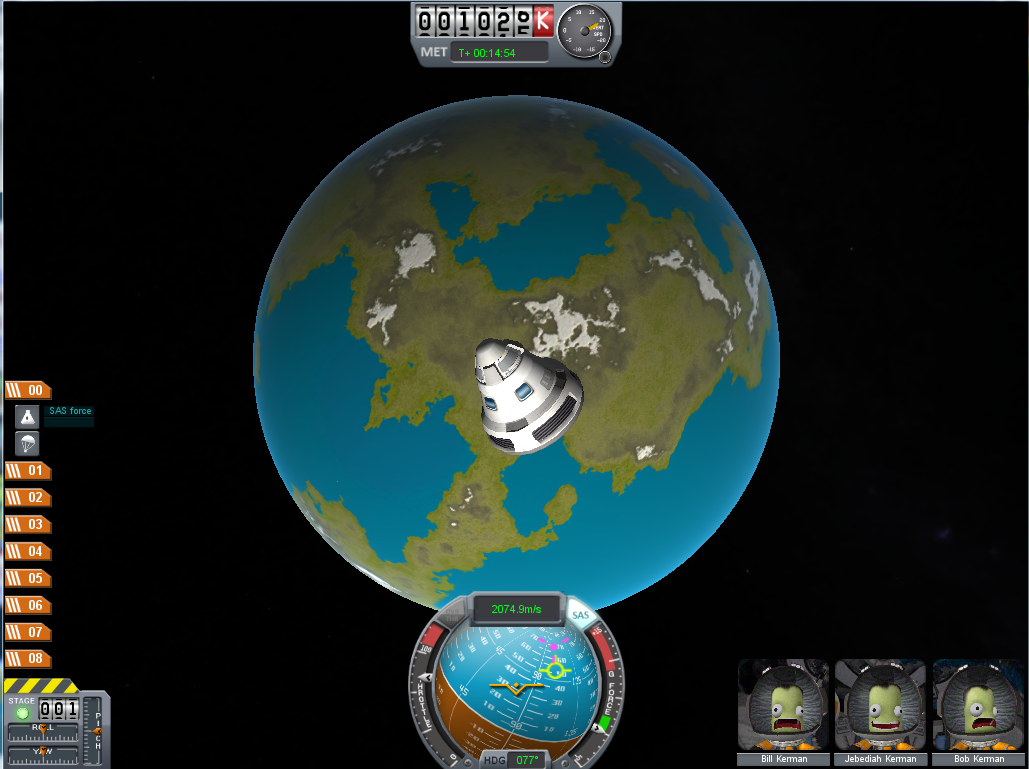The width and height of the screenshot is (1029, 769).
Task: Select stage 08 tab
Action: (28, 659)
